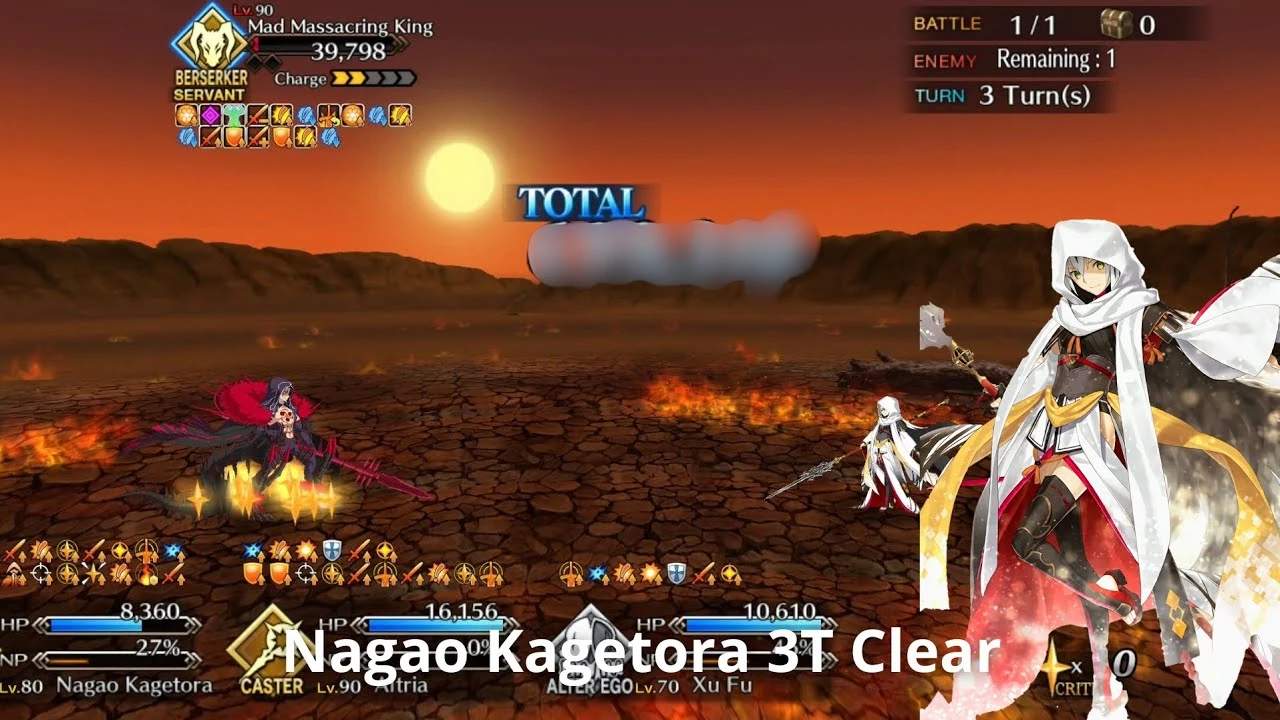Click Nagao Kagetora's NP gauge at 2.7%

120,661
